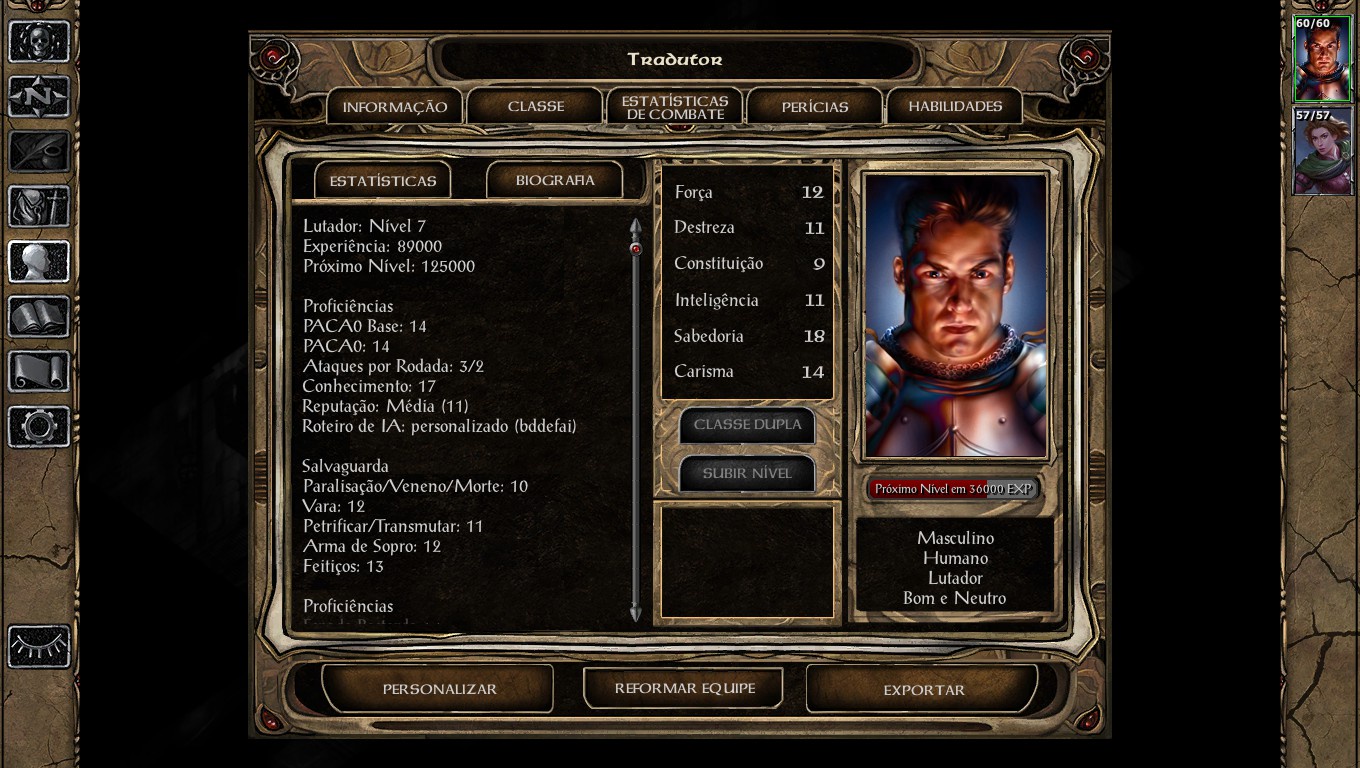The image size is (1360, 768).
Task: View the Biografia sub-tab
Action: point(555,180)
